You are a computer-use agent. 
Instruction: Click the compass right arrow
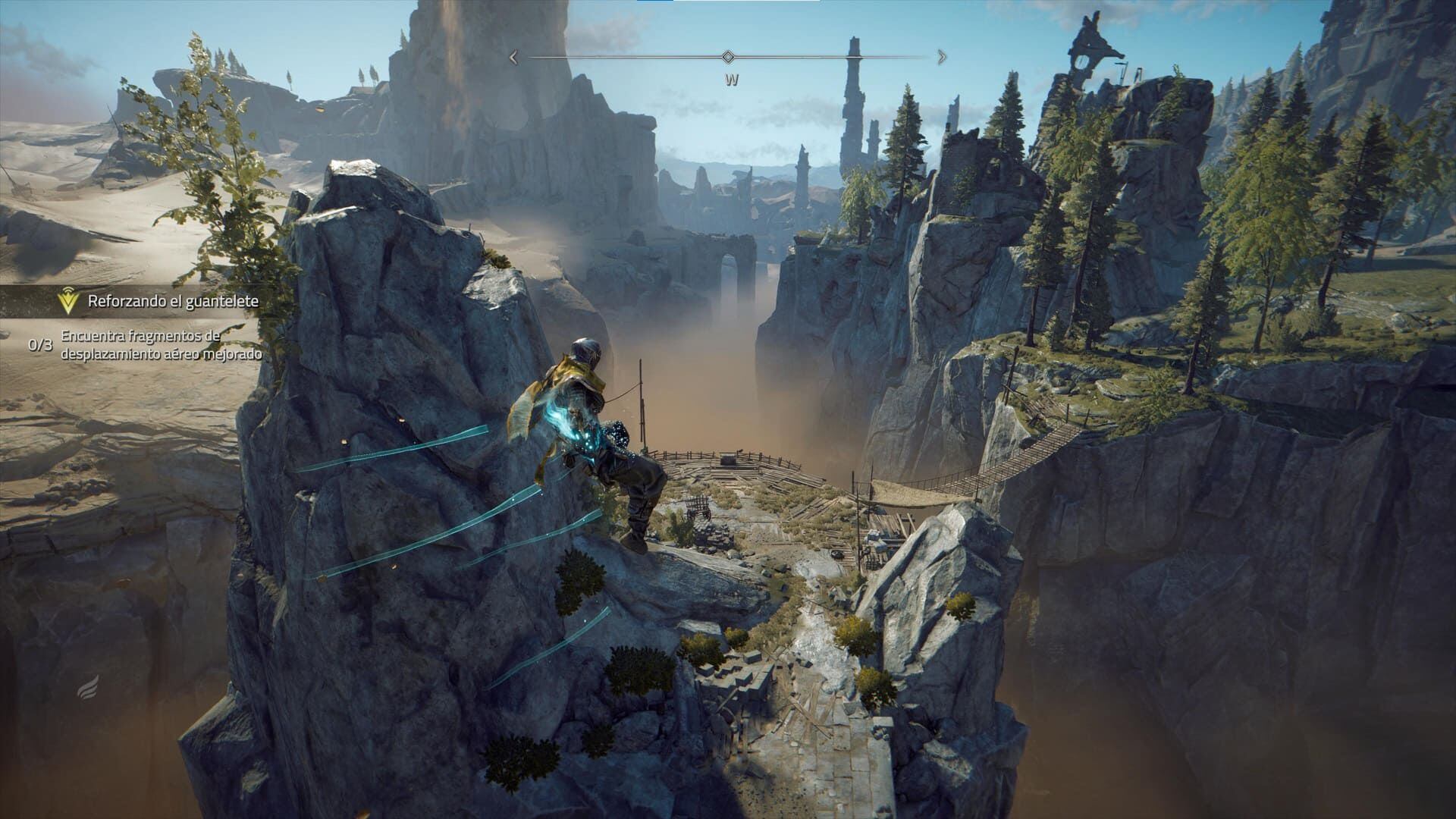(942, 57)
